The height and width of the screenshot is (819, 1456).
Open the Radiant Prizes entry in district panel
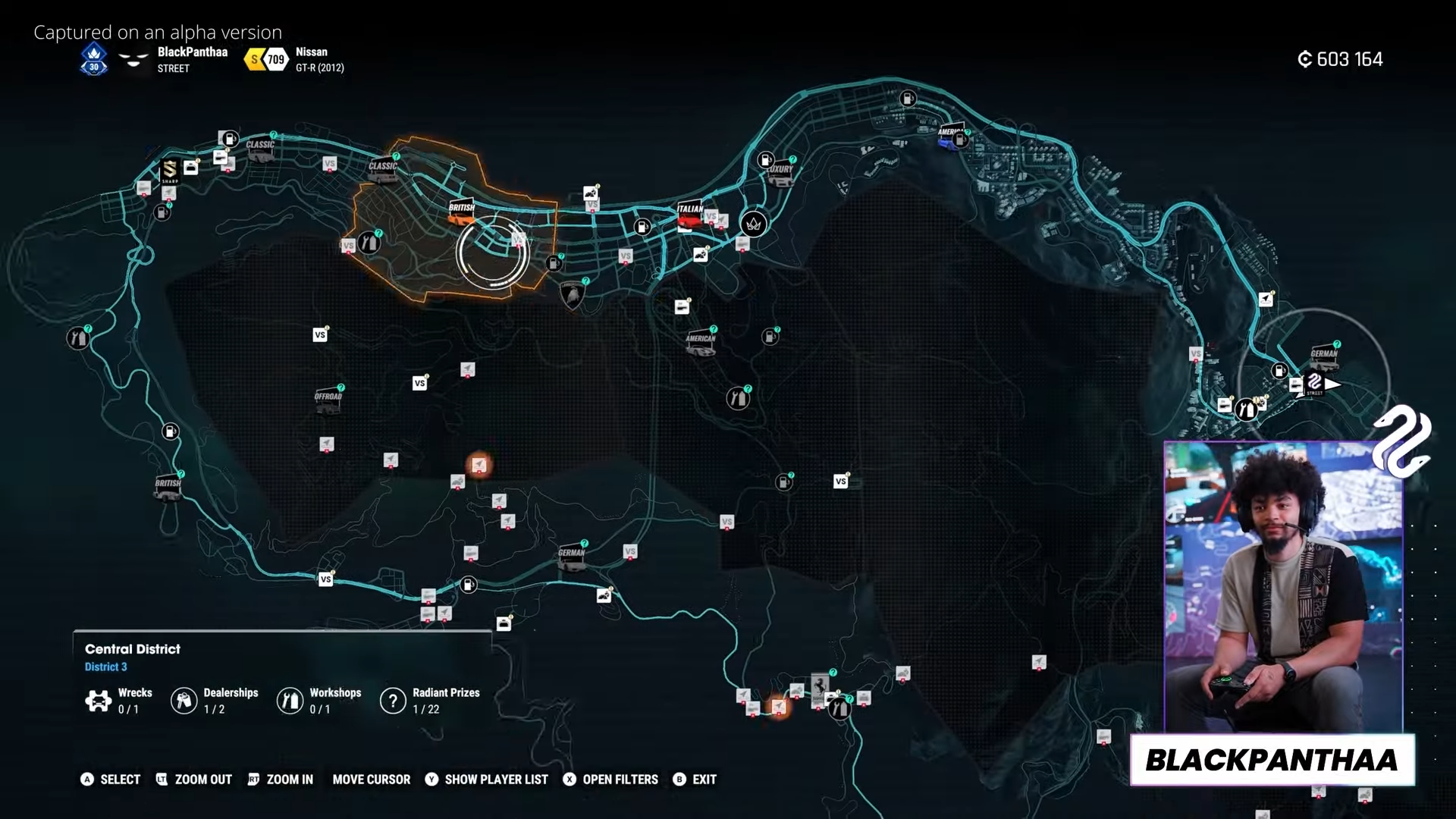[x=430, y=701]
